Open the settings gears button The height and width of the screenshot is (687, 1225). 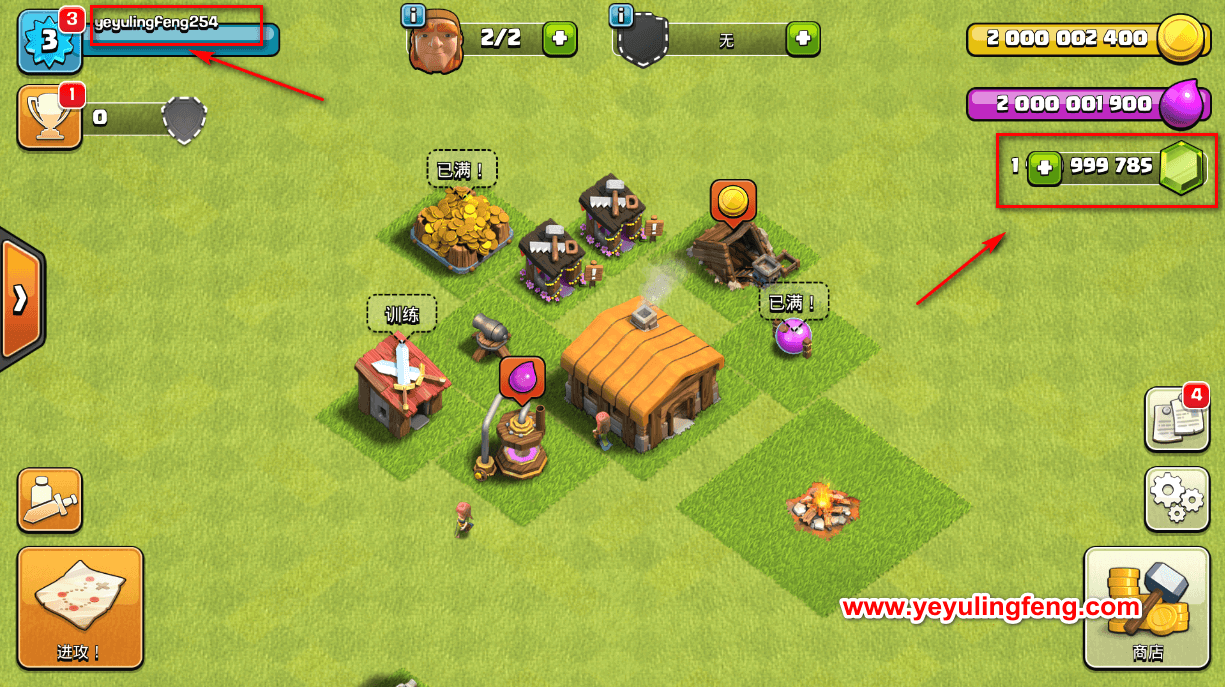coord(1177,498)
